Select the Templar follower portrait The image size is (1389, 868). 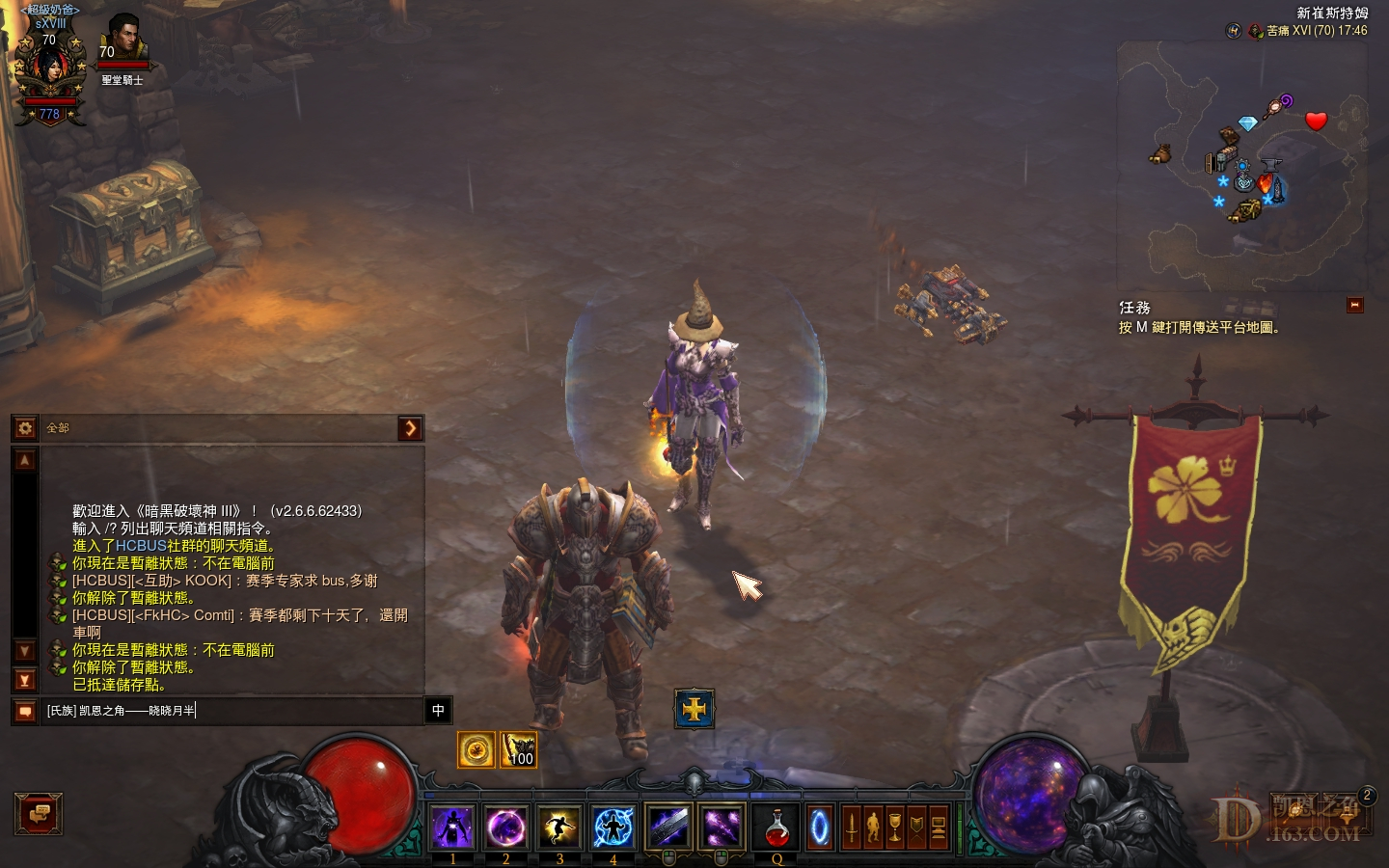coord(123,41)
